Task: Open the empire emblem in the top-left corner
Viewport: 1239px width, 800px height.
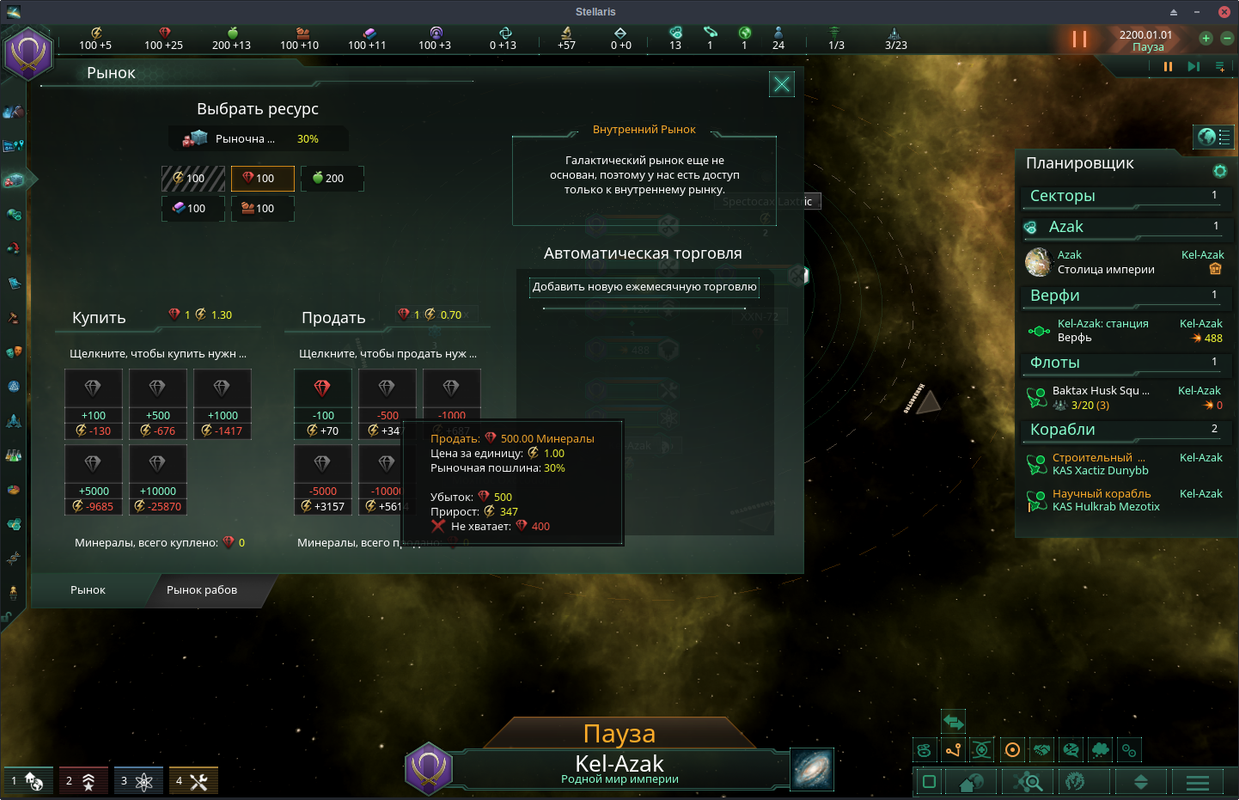Action: 28,53
